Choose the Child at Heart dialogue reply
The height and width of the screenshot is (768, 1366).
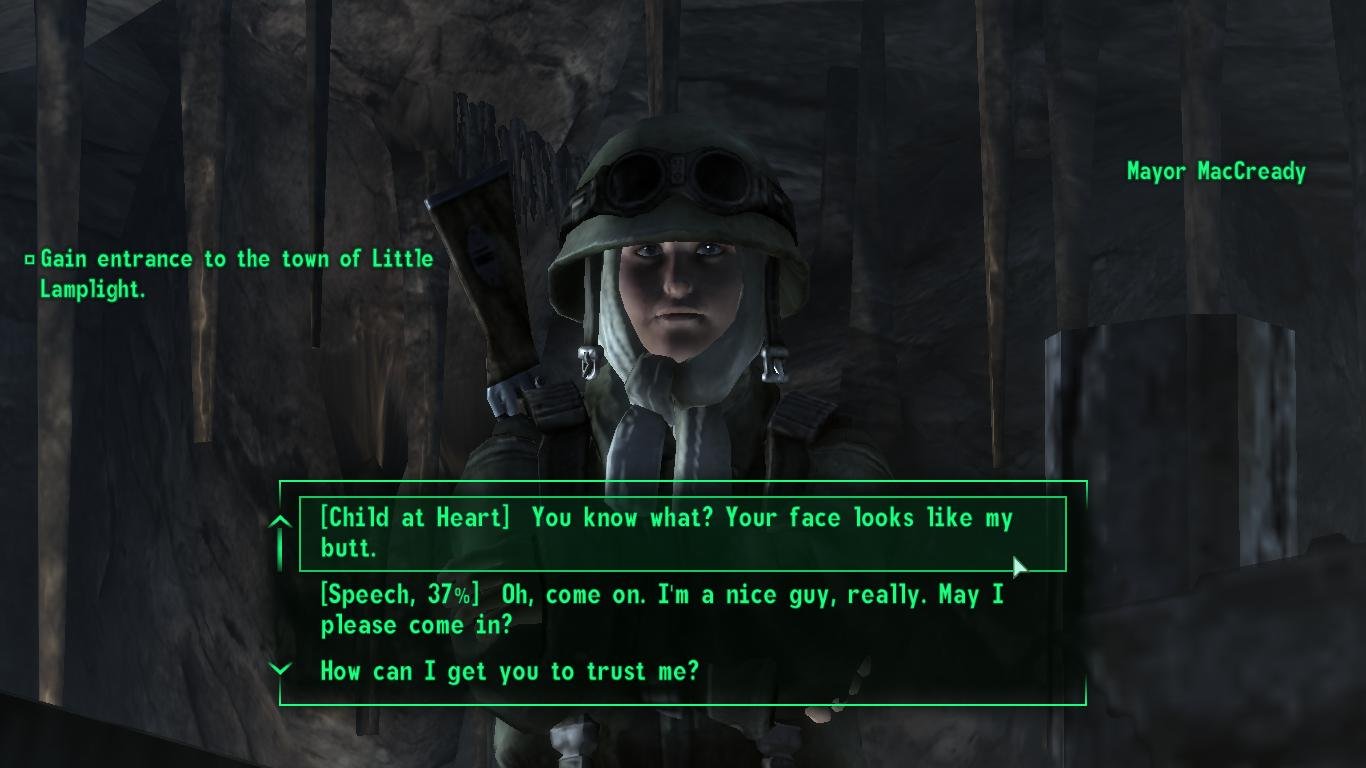coord(666,533)
